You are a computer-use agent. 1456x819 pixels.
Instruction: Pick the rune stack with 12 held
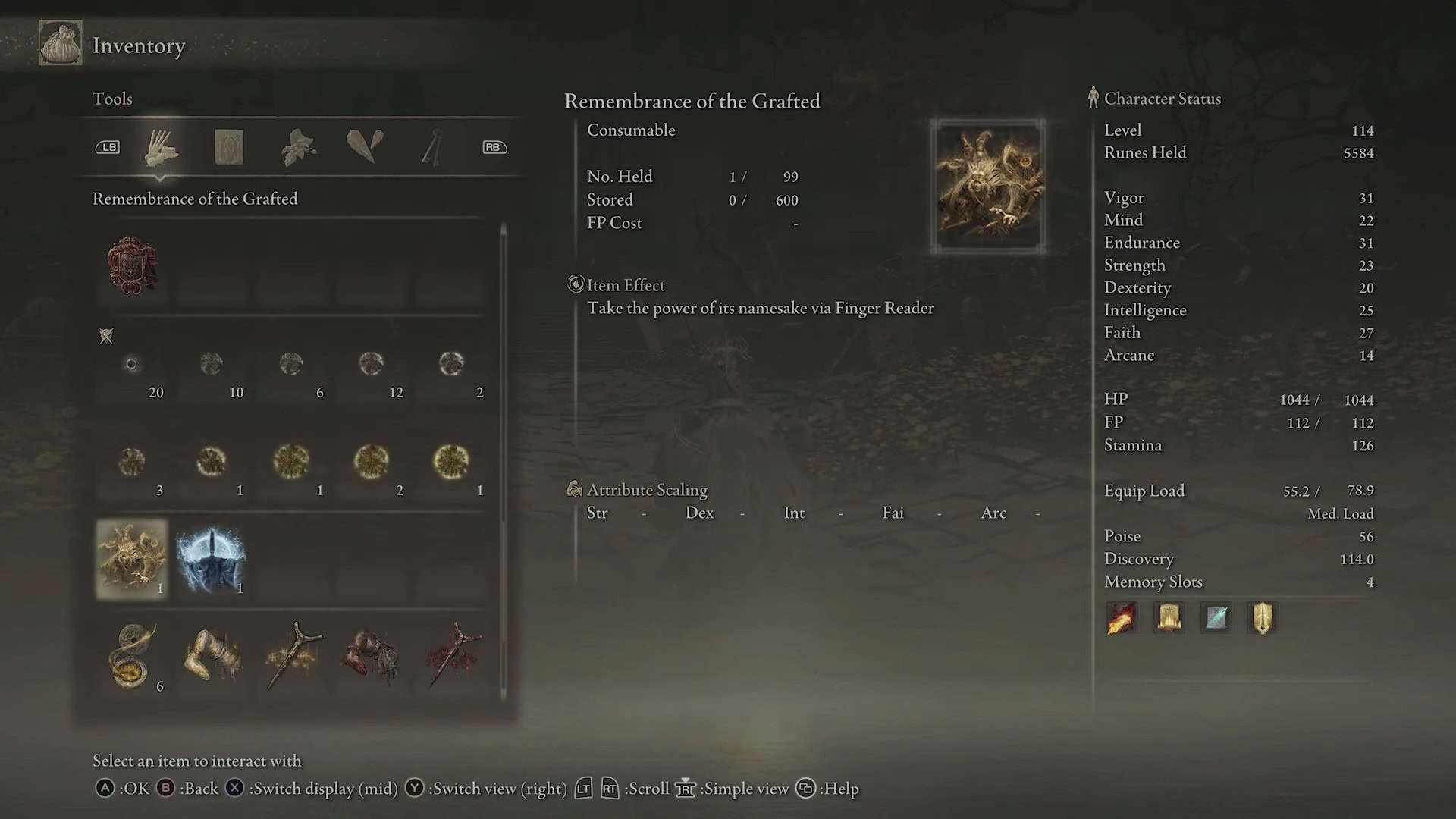pyautogui.click(x=371, y=365)
